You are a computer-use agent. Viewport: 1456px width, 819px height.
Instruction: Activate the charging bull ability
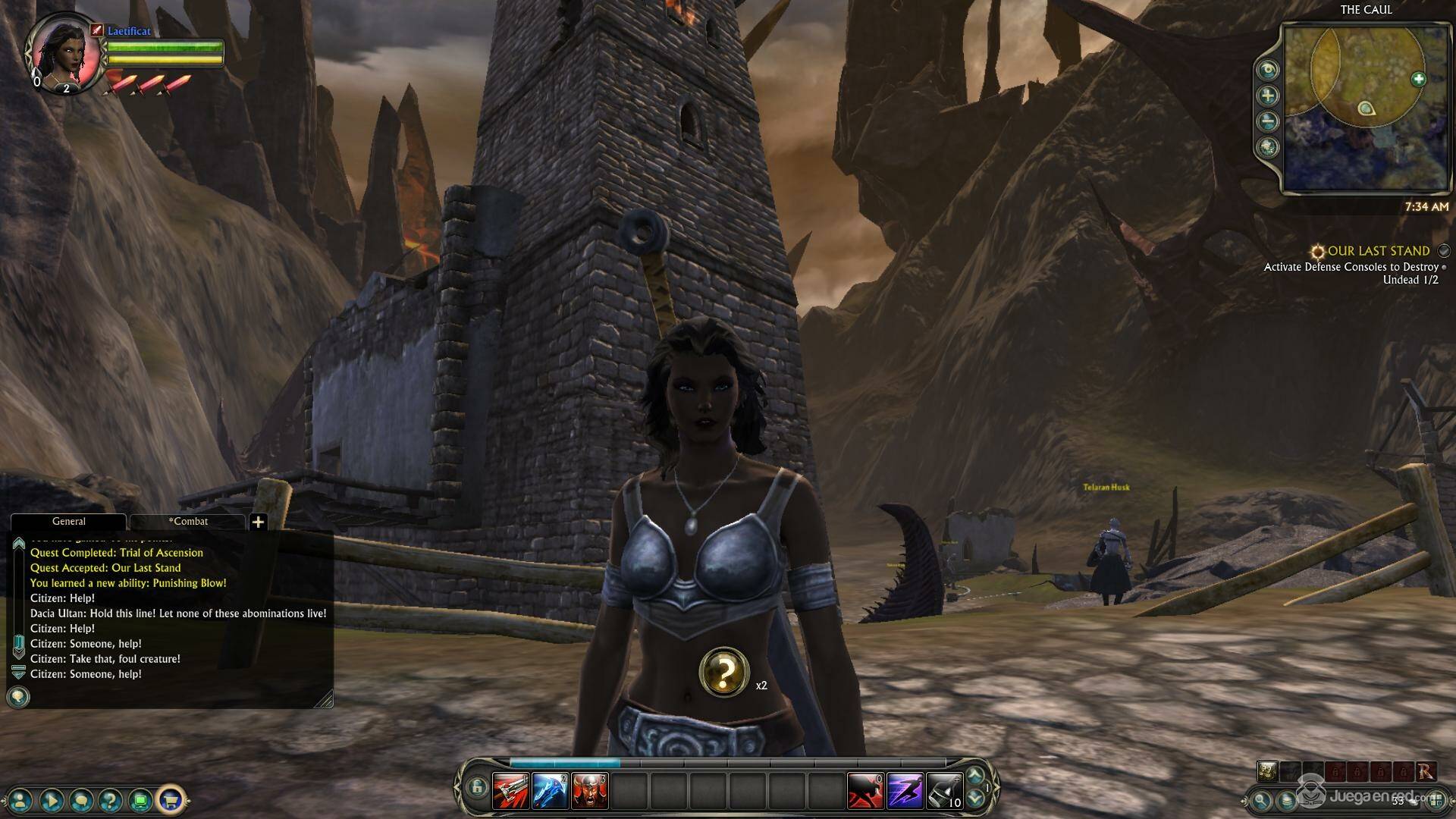[865, 791]
